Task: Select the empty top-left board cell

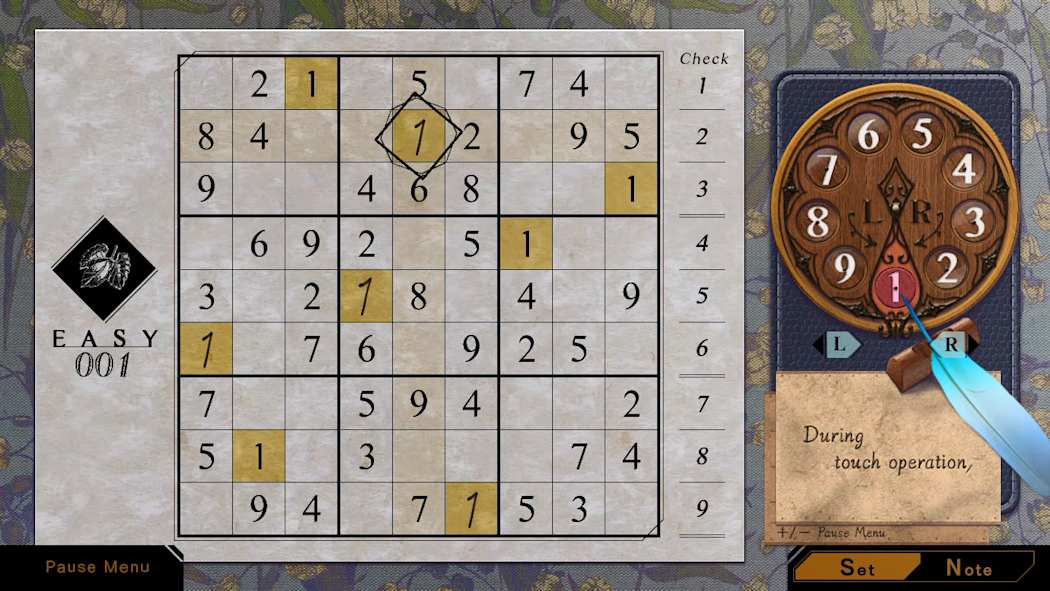Action: [206, 84]
